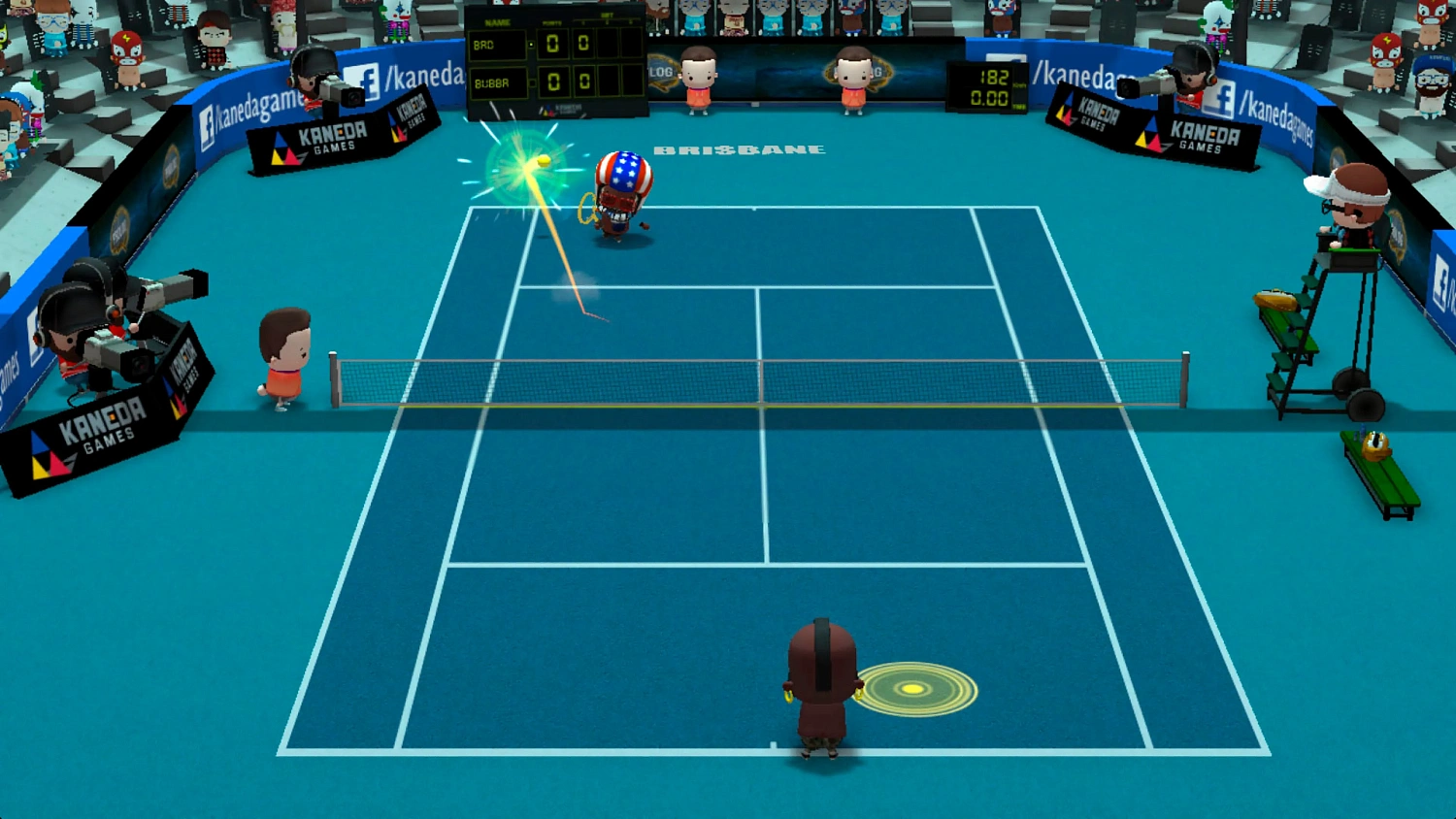Toggle the serve indicator dot next to BRD
Screen dimensions: 1456x819
531,44
